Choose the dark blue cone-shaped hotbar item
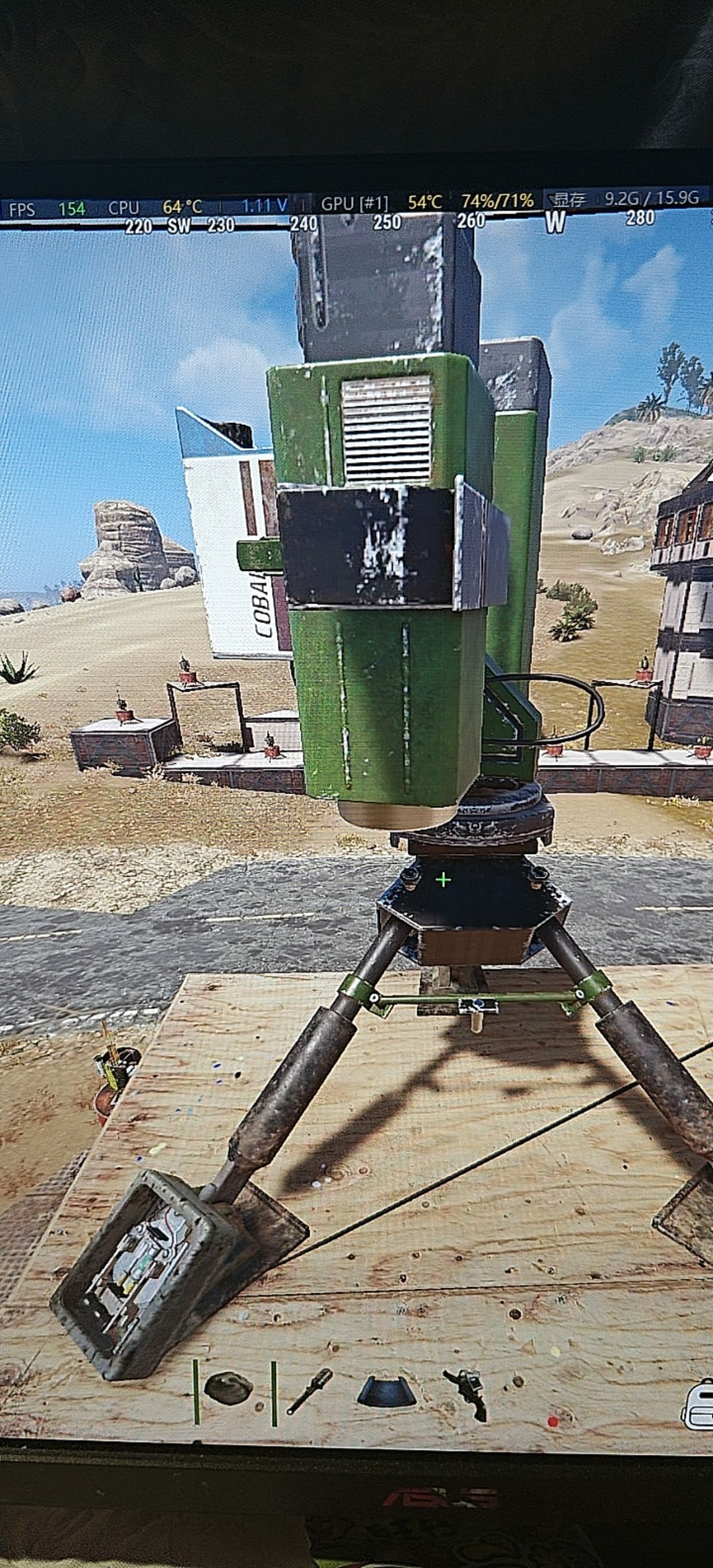713x1568 pixels. click(386, 1390)
